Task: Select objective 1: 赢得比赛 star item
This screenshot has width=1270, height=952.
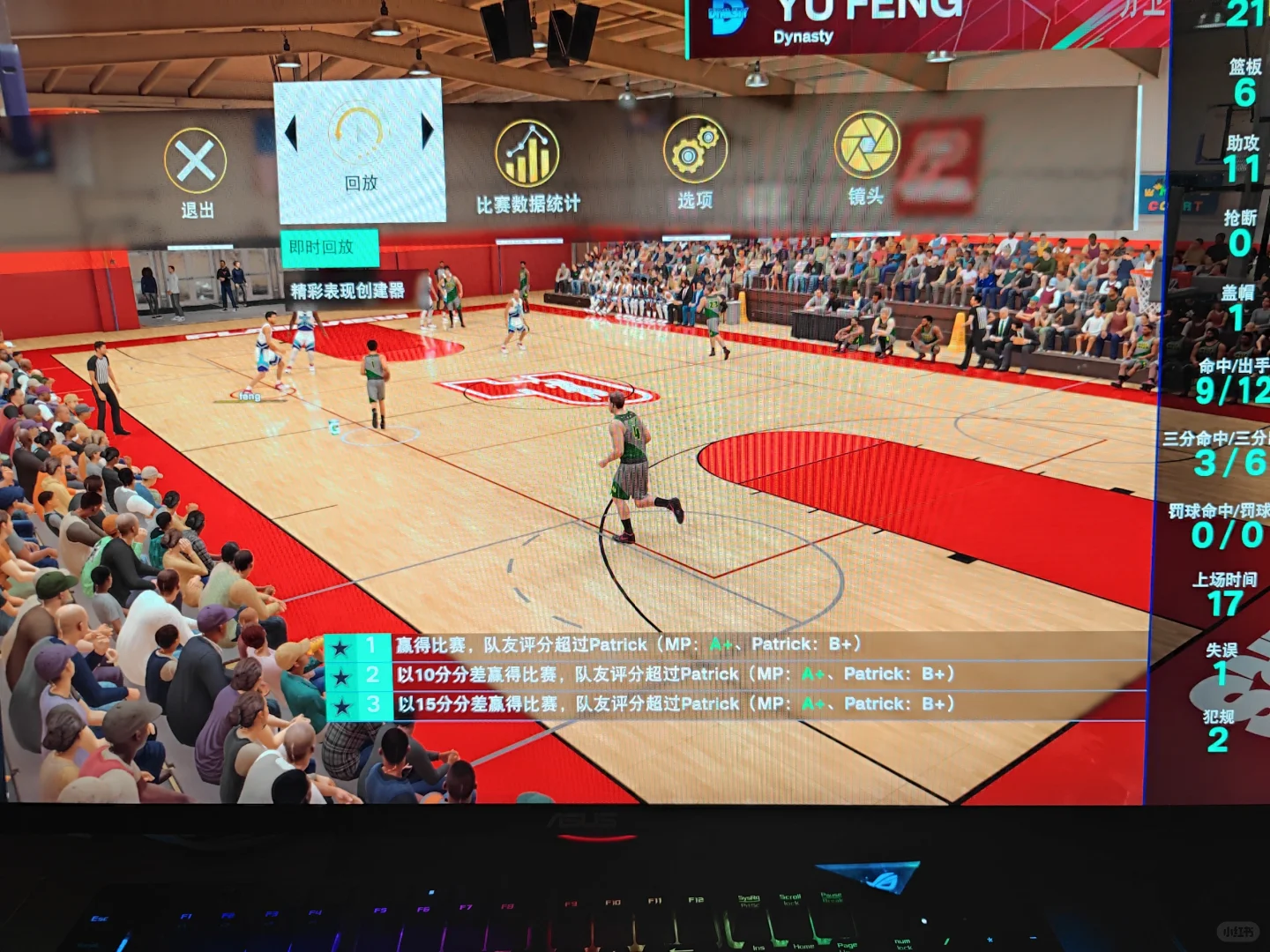Action: pyautogui.click(x=617, y=644)
